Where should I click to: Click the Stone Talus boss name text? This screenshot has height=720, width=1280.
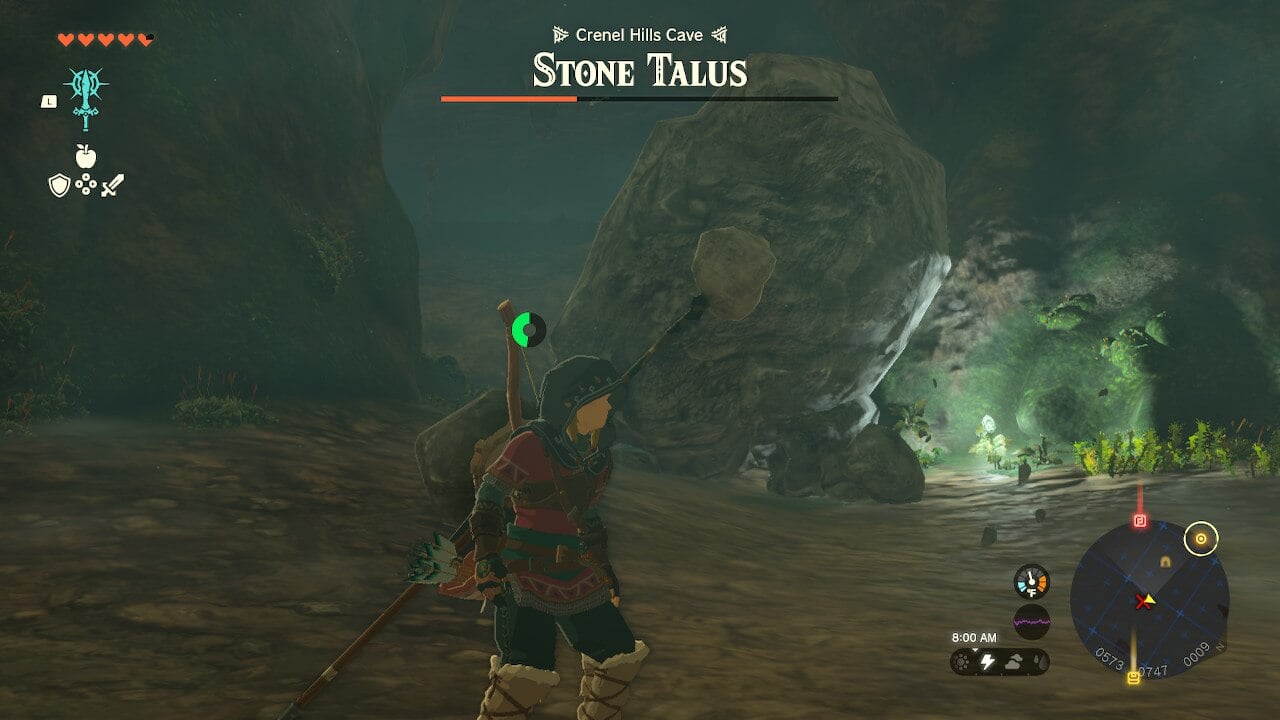pos(637,70)
